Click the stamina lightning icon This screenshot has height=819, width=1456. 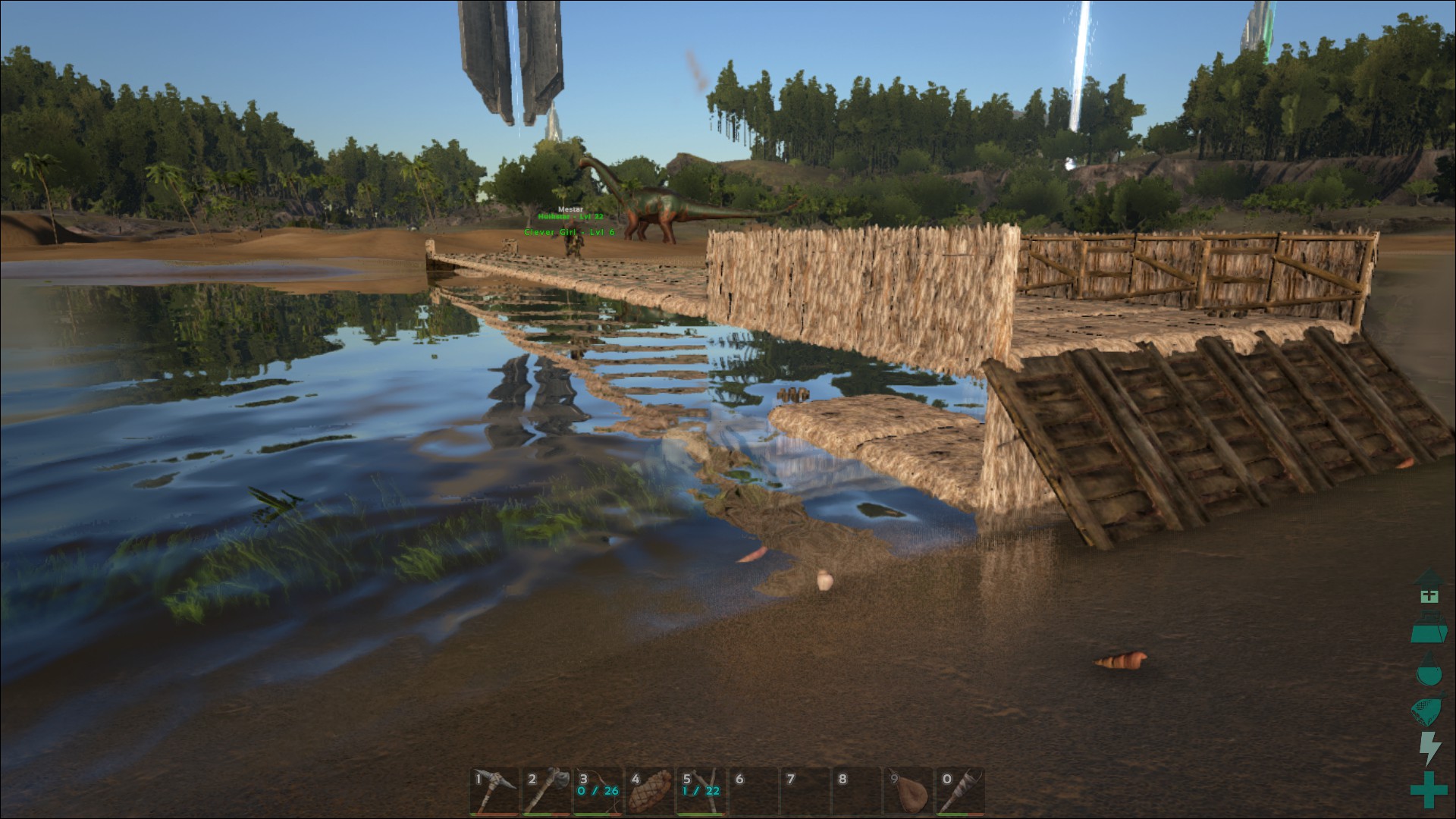[x=1429, y=745]
